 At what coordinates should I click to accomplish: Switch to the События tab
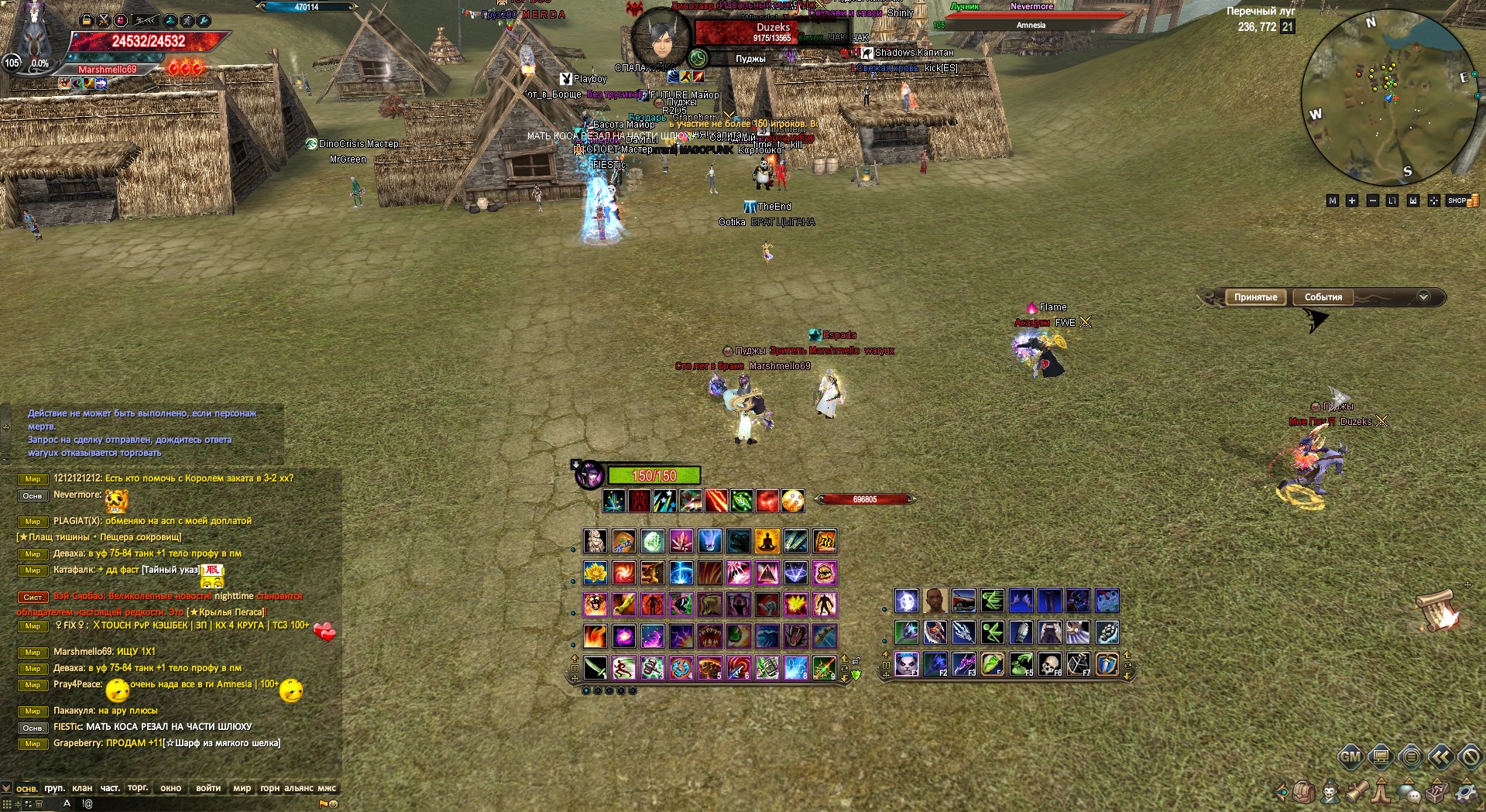[1323, 297]
